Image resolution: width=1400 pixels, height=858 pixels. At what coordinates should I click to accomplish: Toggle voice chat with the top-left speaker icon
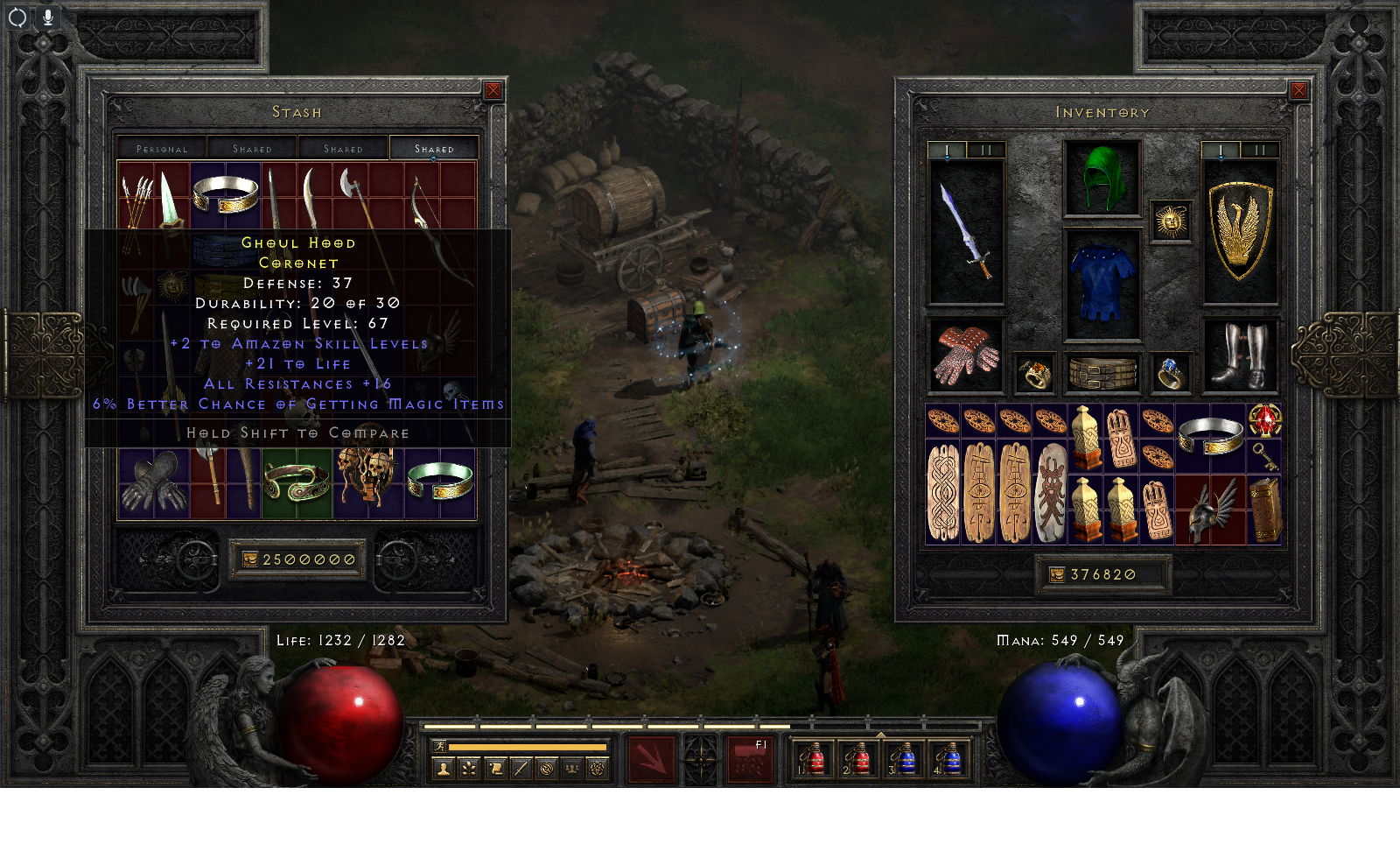[17, 16]
